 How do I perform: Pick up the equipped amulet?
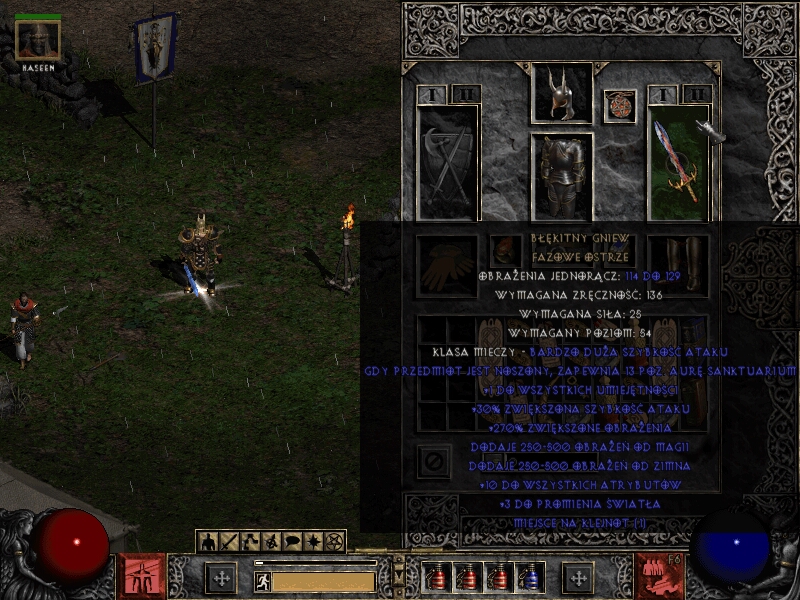point(620,106)
